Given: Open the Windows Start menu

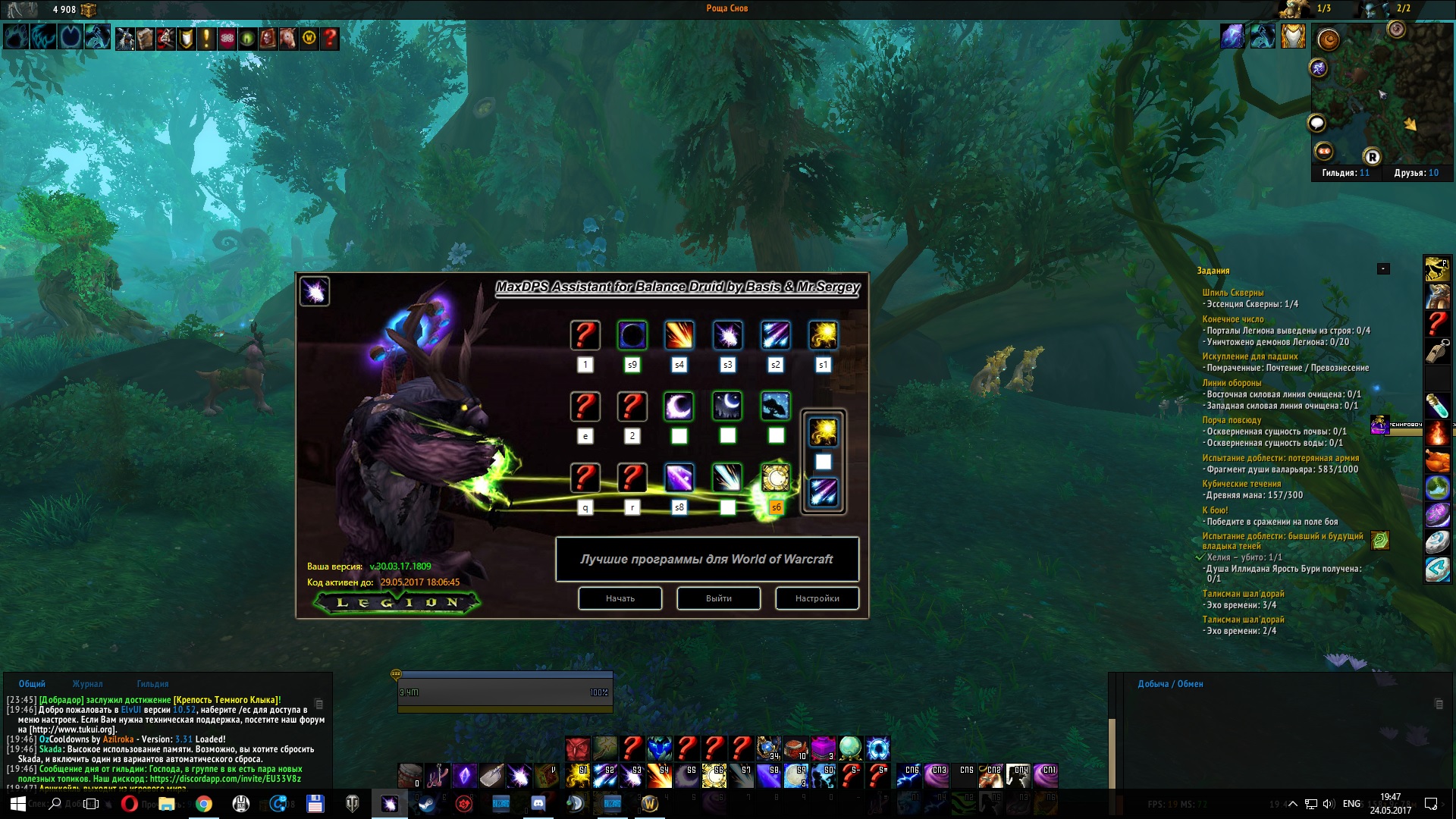Looking at the screenshot, I should (18, 804).
